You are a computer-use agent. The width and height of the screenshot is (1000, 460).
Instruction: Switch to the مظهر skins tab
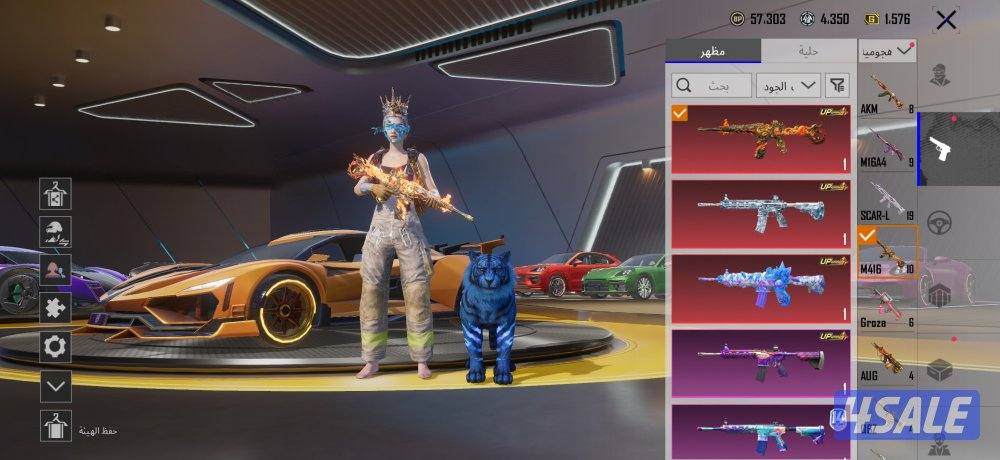[713, 51]
